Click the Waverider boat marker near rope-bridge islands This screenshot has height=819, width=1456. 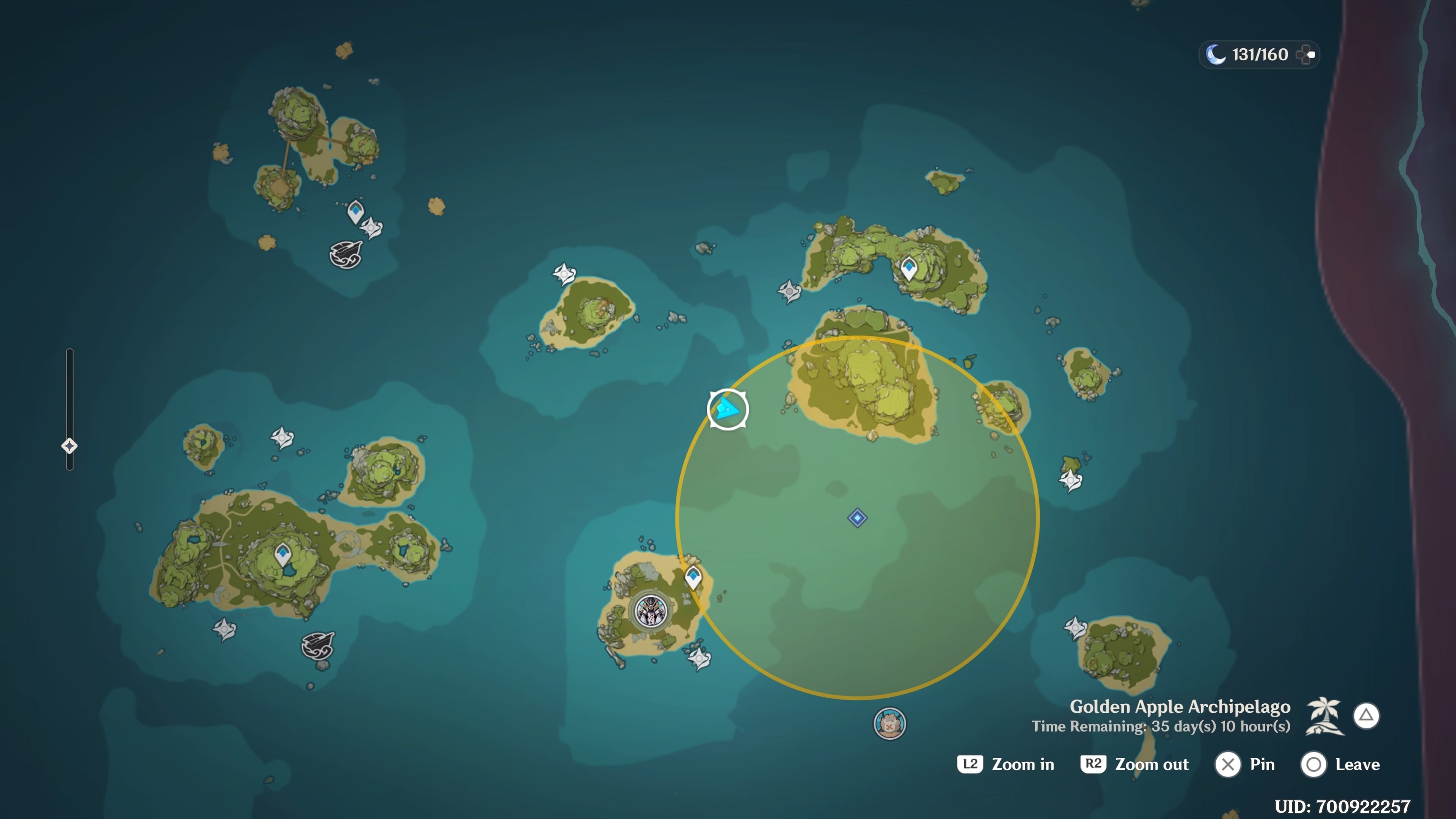pyautogui.click(x=346, y=254)
